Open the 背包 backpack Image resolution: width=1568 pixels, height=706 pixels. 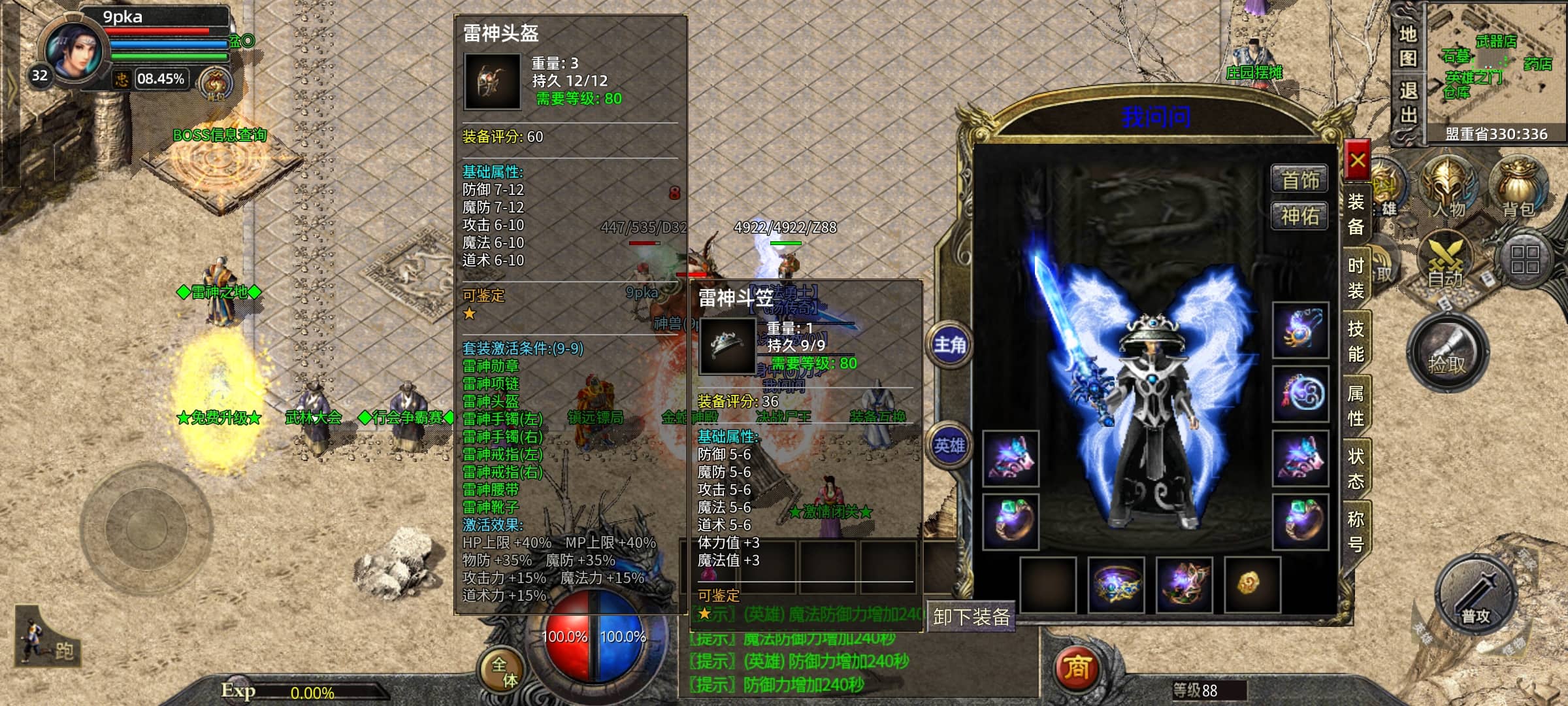1518,188
